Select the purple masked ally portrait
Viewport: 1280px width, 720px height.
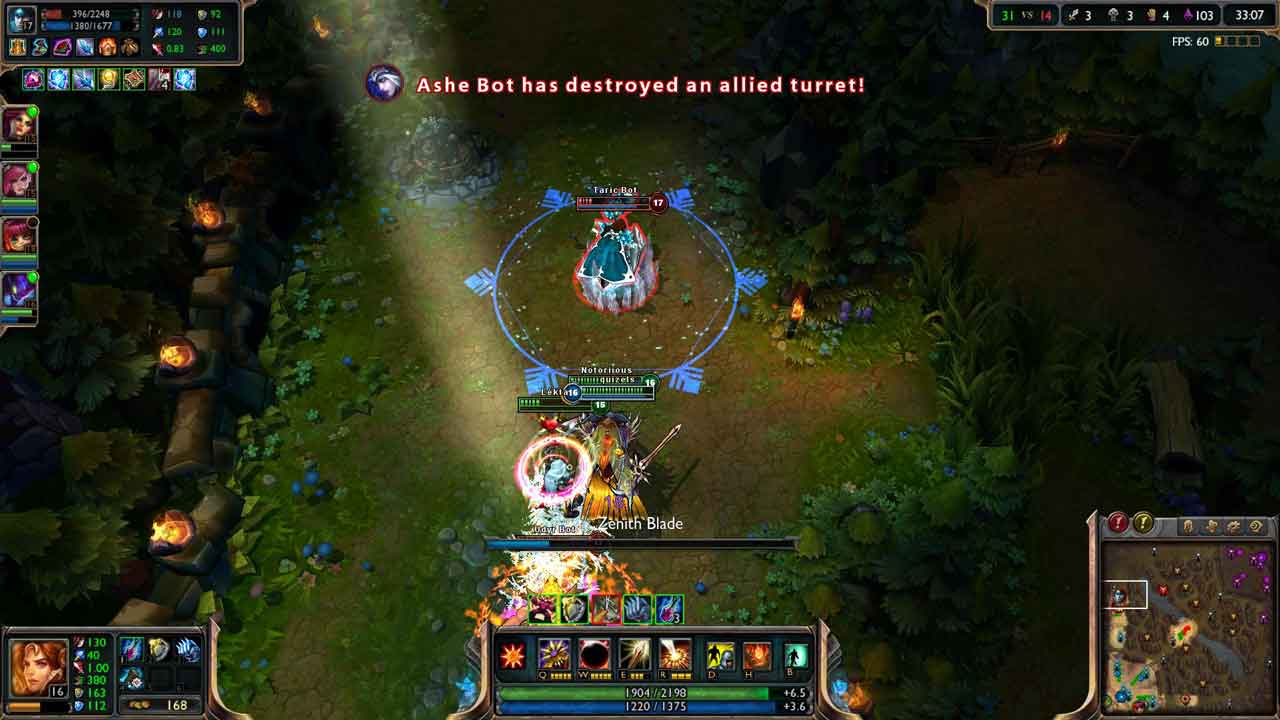19,291
